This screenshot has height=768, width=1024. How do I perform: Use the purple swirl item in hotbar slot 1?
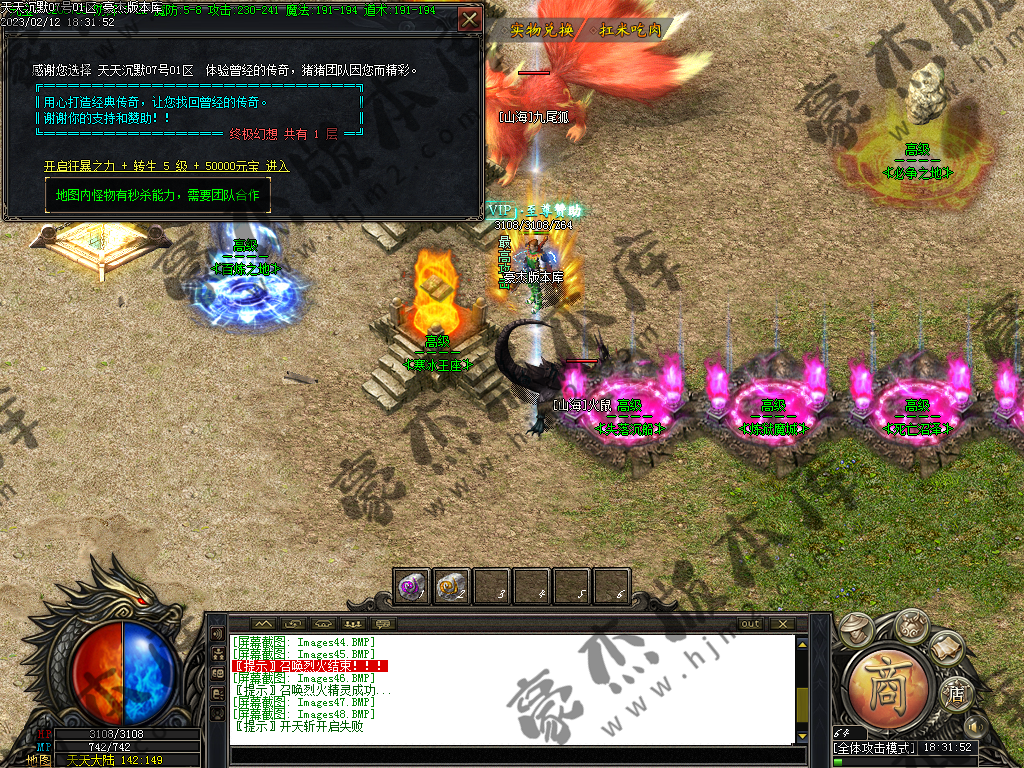click(412, 585)
